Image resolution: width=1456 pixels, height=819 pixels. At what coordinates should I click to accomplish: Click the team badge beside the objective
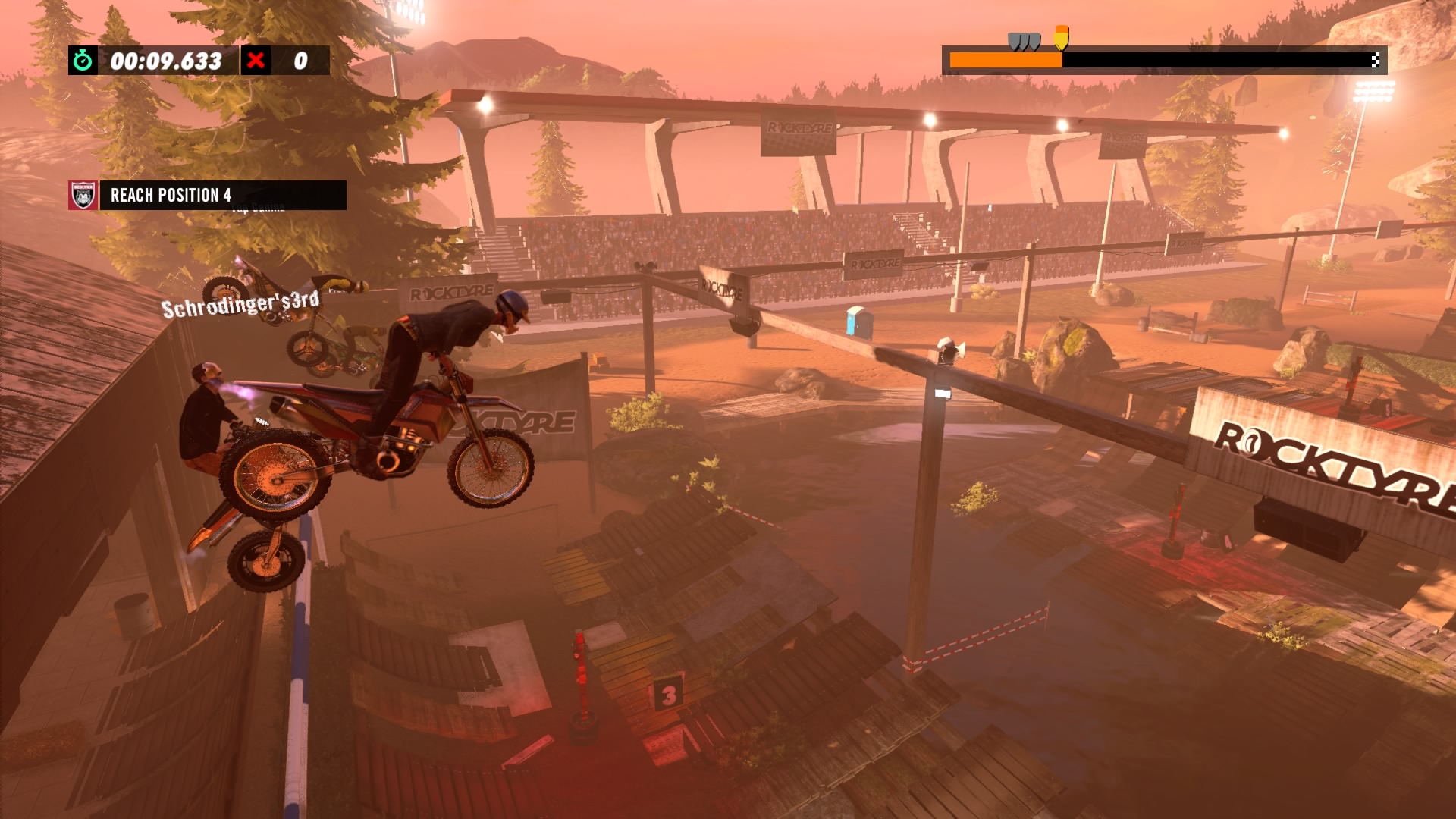83,195
